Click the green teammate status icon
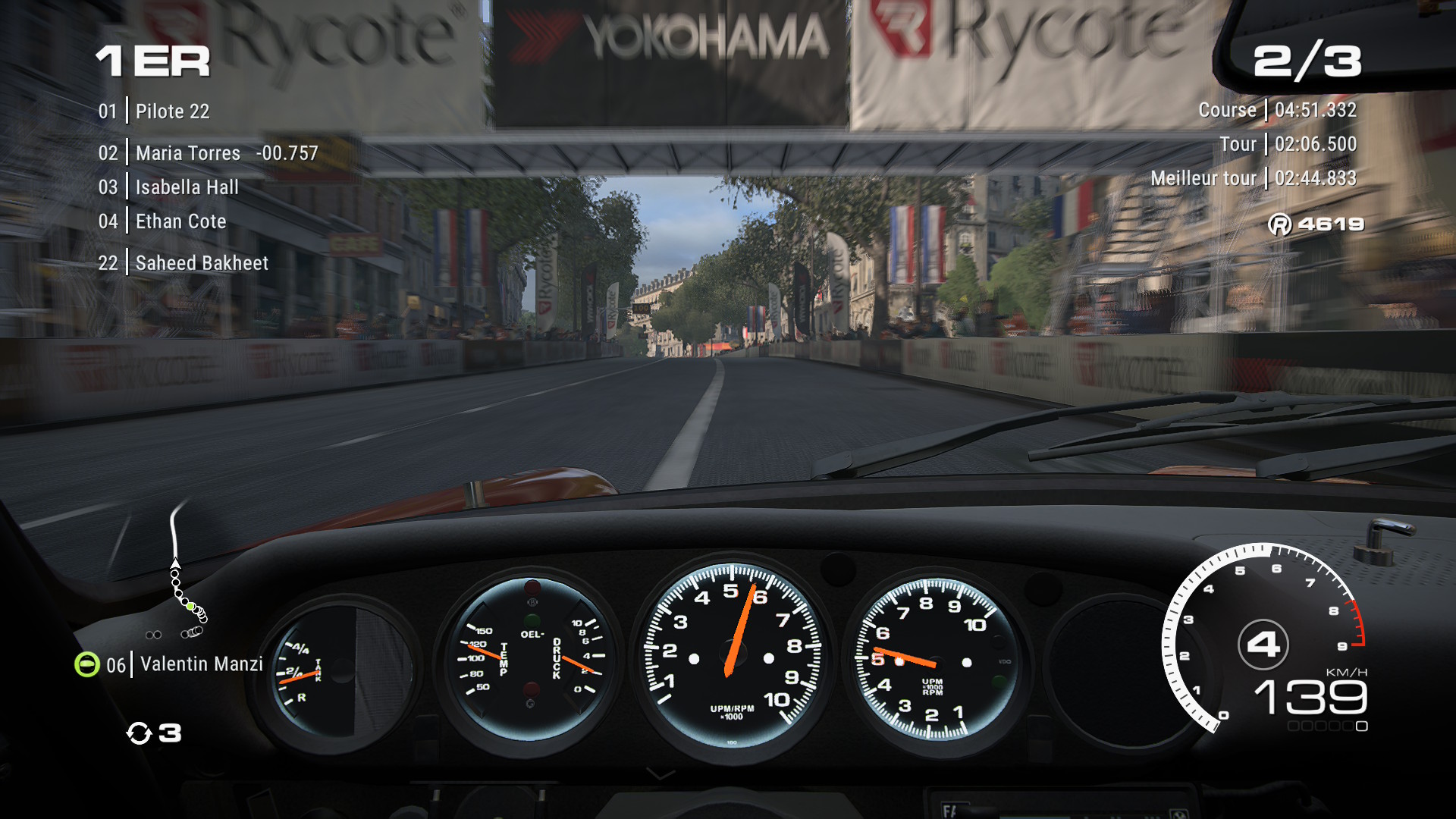 tap(87, 664)
